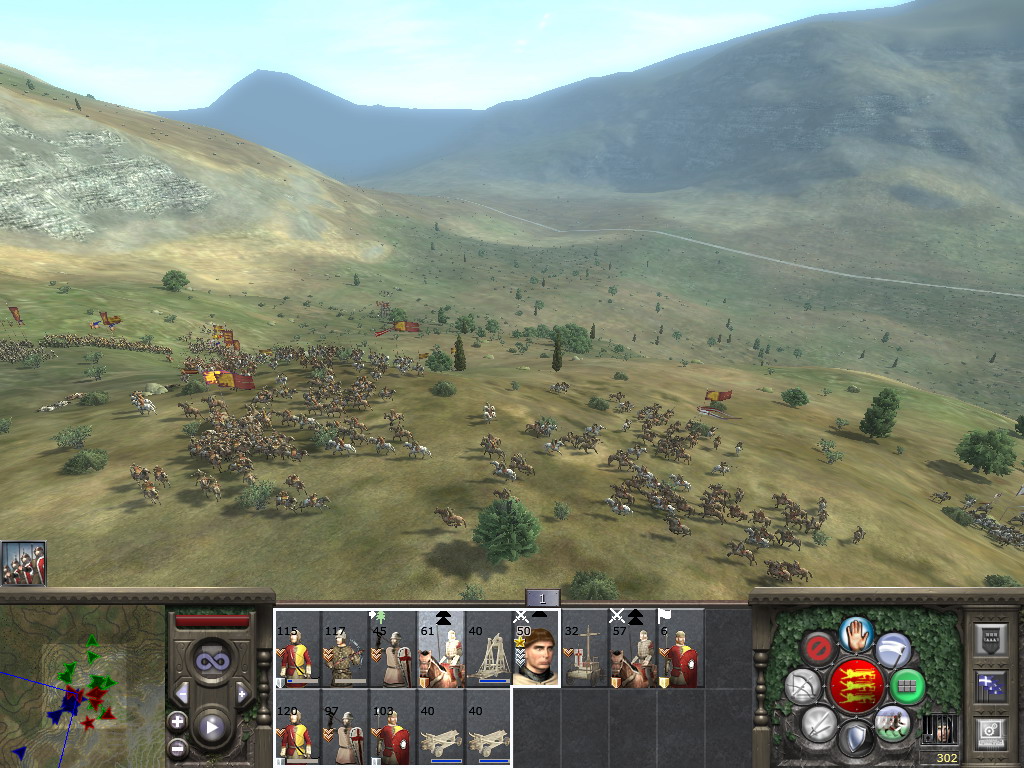Screen dimensions: 1024x768
Task: Open the game options gear button
Action: [990, 731]
